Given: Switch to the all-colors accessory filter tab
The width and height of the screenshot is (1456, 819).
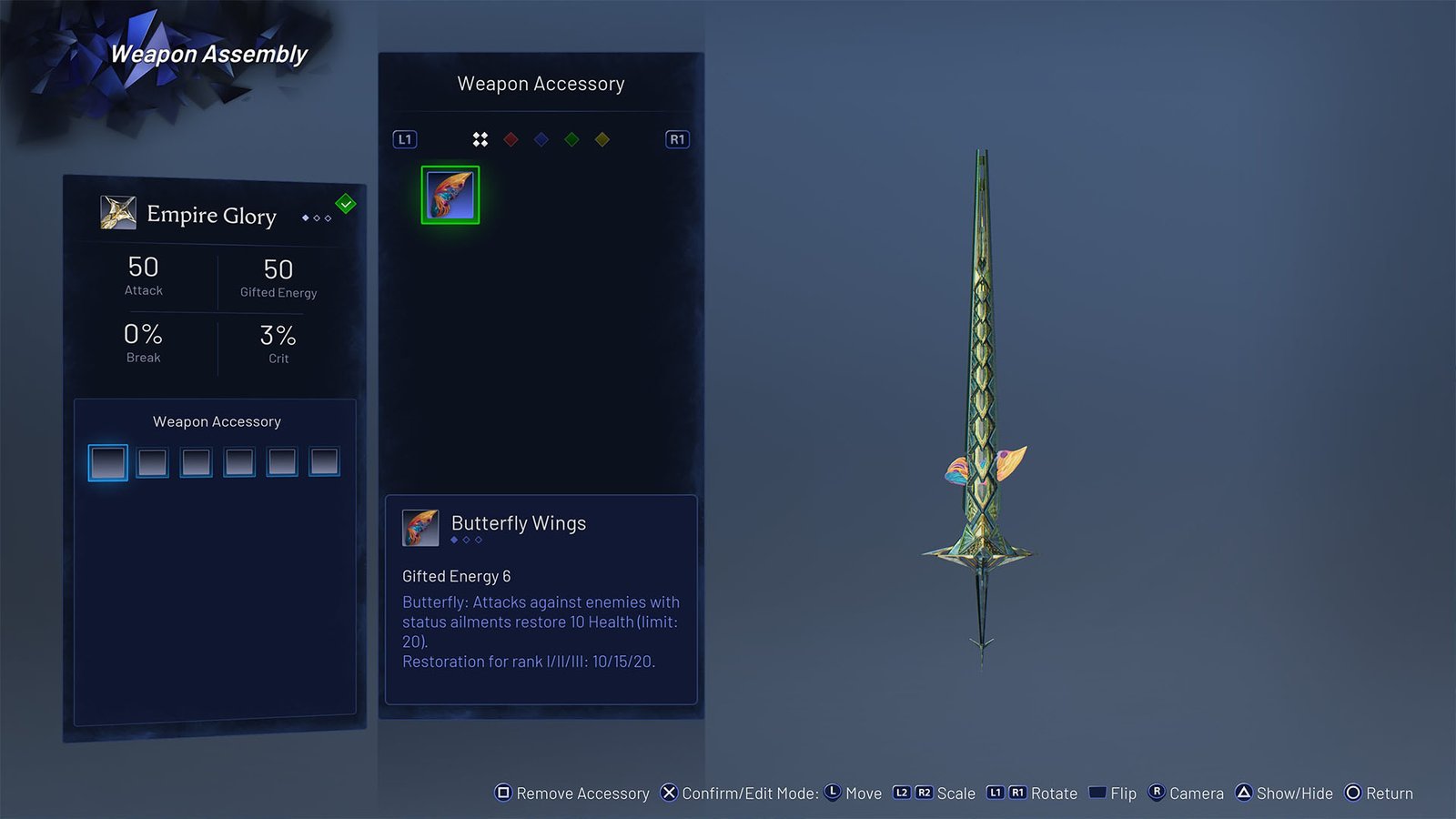Looking at the screenshot, I should (480, 139).
